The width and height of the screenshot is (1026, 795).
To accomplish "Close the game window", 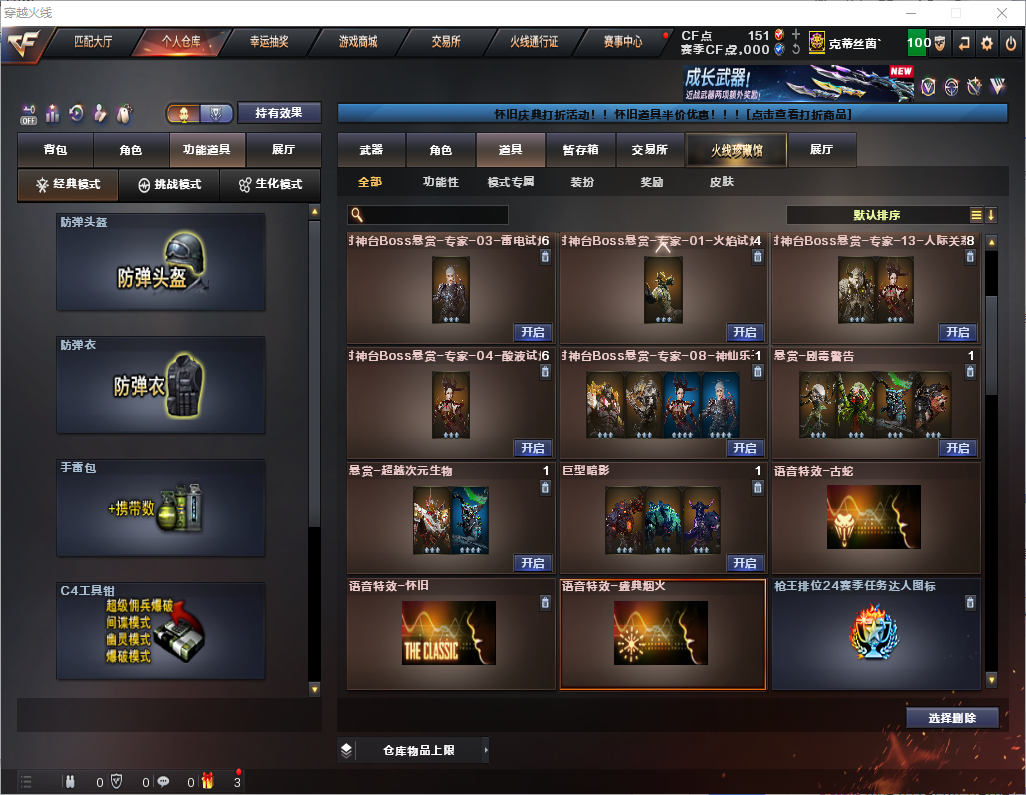I will pos(1002,13).
